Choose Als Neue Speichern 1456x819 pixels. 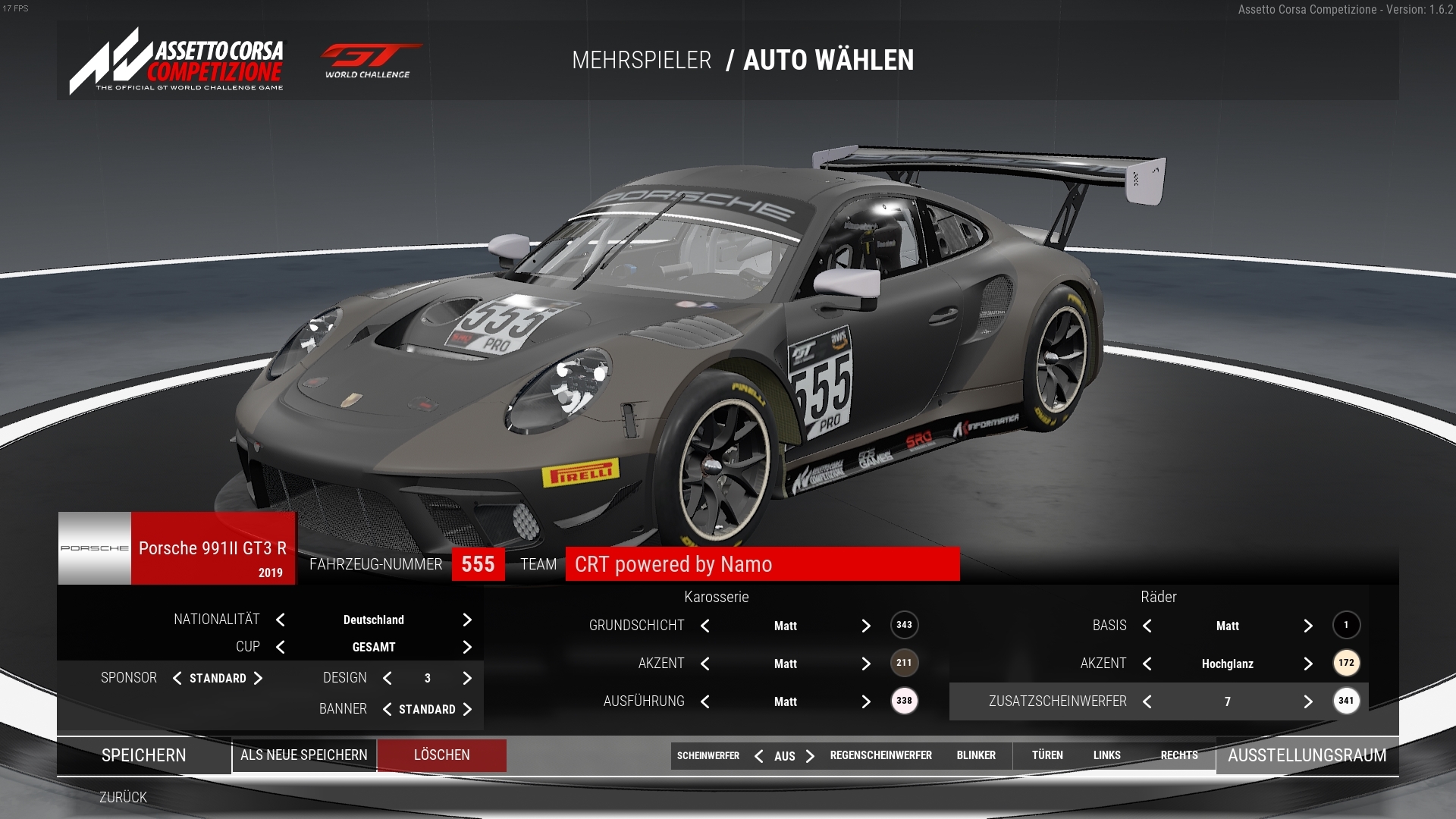[304, 755]
